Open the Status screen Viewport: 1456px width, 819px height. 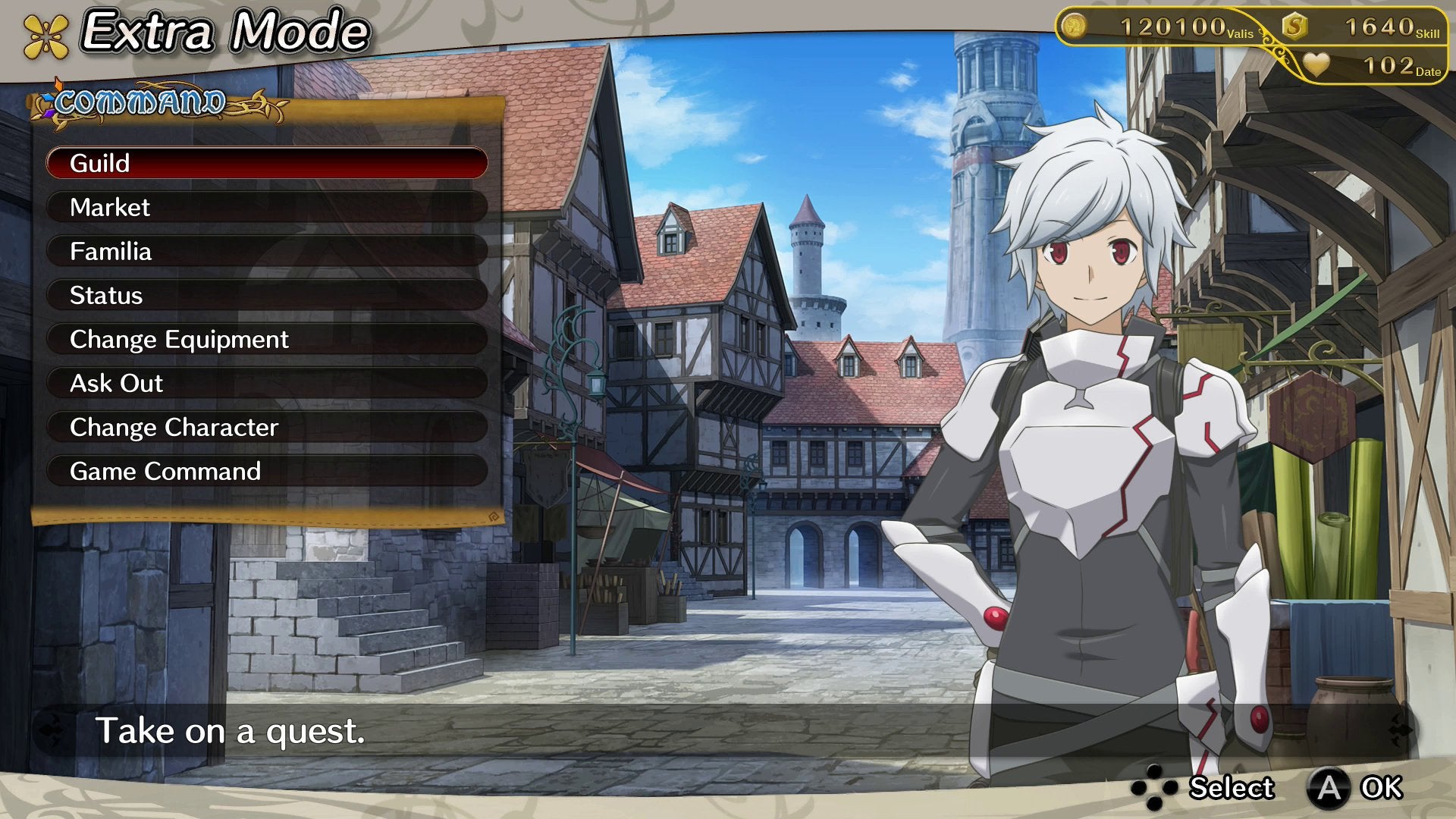pyautogui.click(x=266, y=295)
